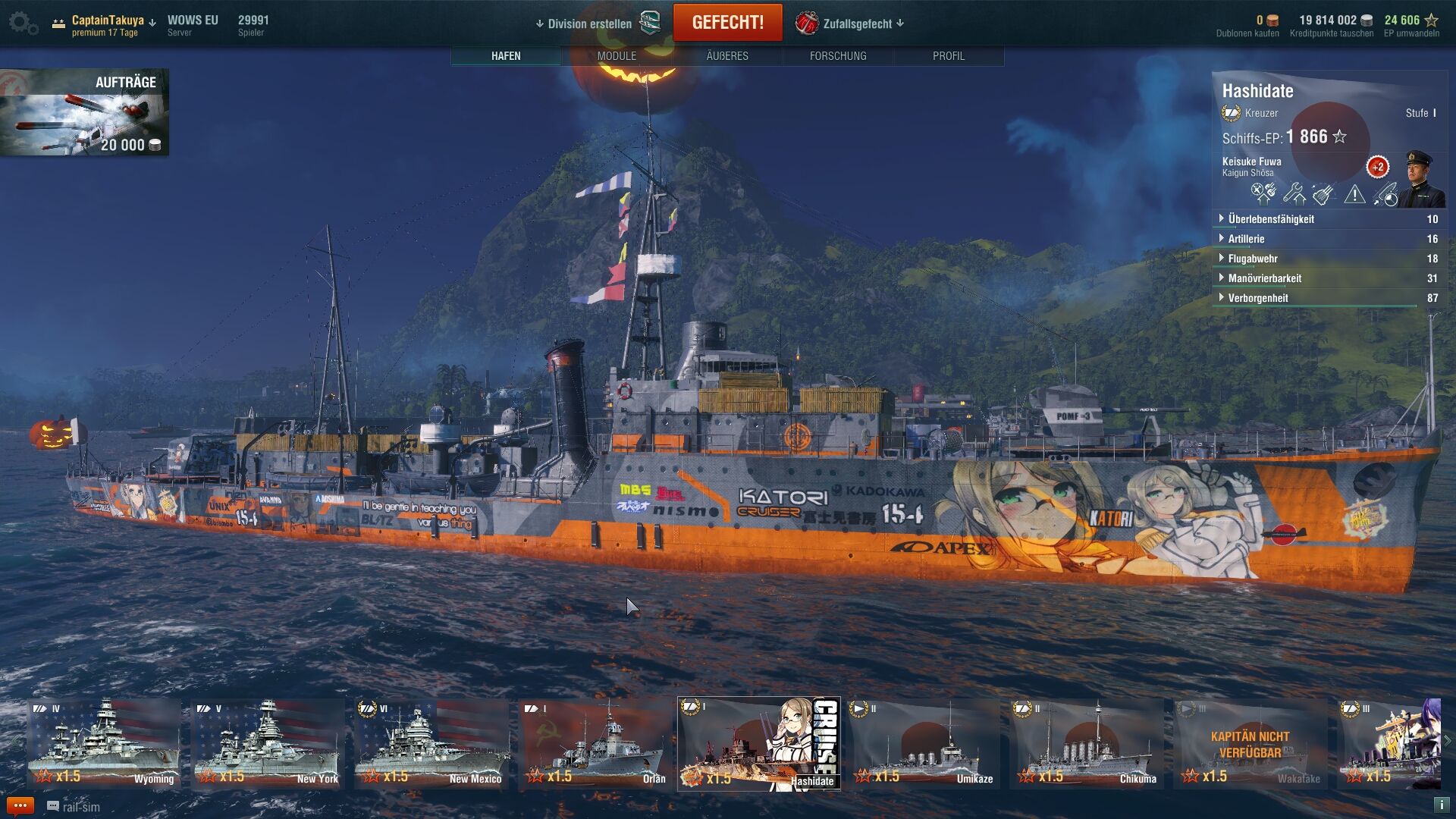Start battle with the GEFECHT! button
The height and width of the screenshot is (819, 1456).
click(x=727, y=23)
